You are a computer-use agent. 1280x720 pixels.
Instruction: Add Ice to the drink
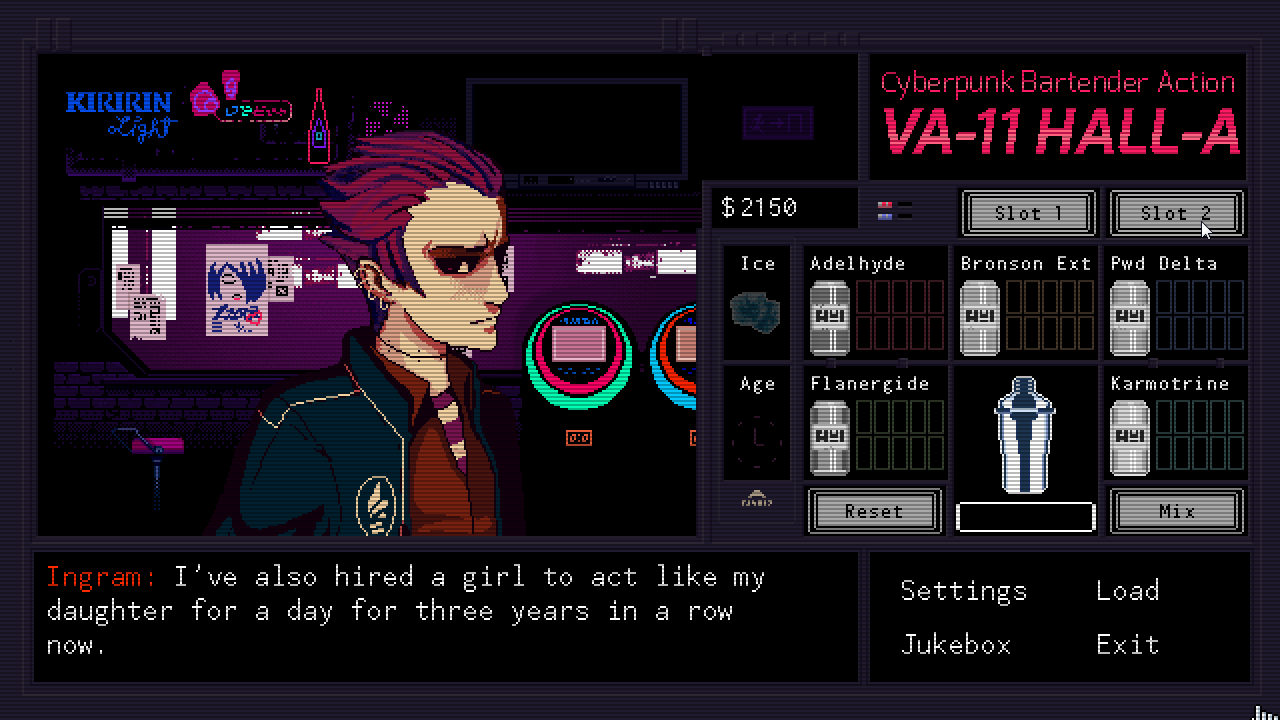pyautogui.click(x=757, y=311)
